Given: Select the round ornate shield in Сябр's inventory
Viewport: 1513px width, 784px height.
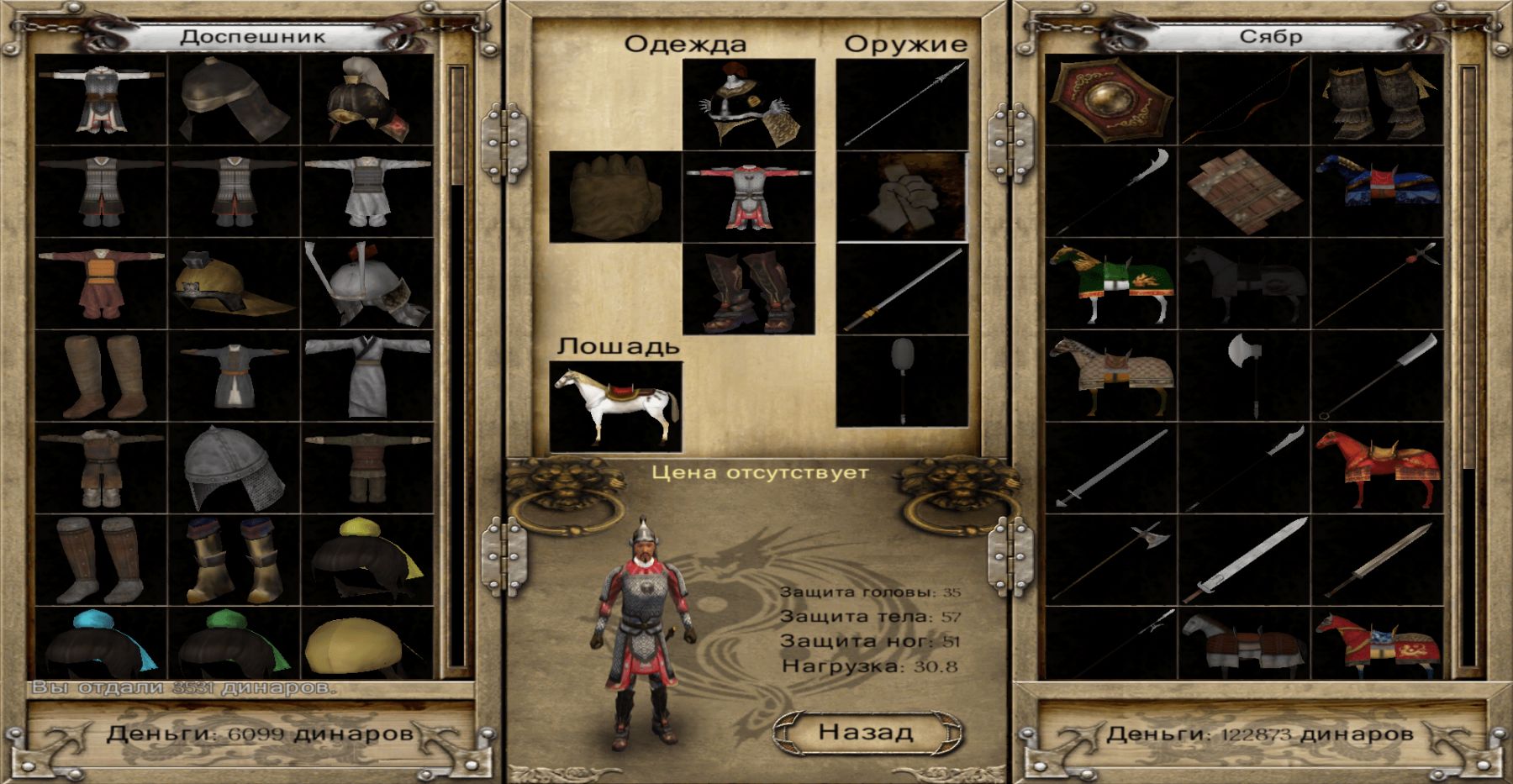Looking at the screenshot, I should (x=1111, y=99).
